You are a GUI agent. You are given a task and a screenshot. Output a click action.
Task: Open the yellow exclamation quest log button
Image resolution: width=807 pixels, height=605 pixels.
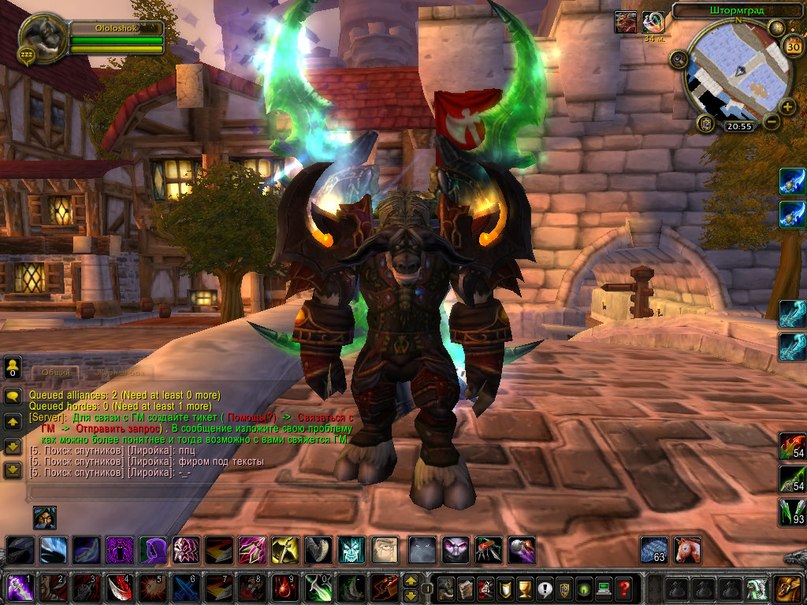coord(543,588)
